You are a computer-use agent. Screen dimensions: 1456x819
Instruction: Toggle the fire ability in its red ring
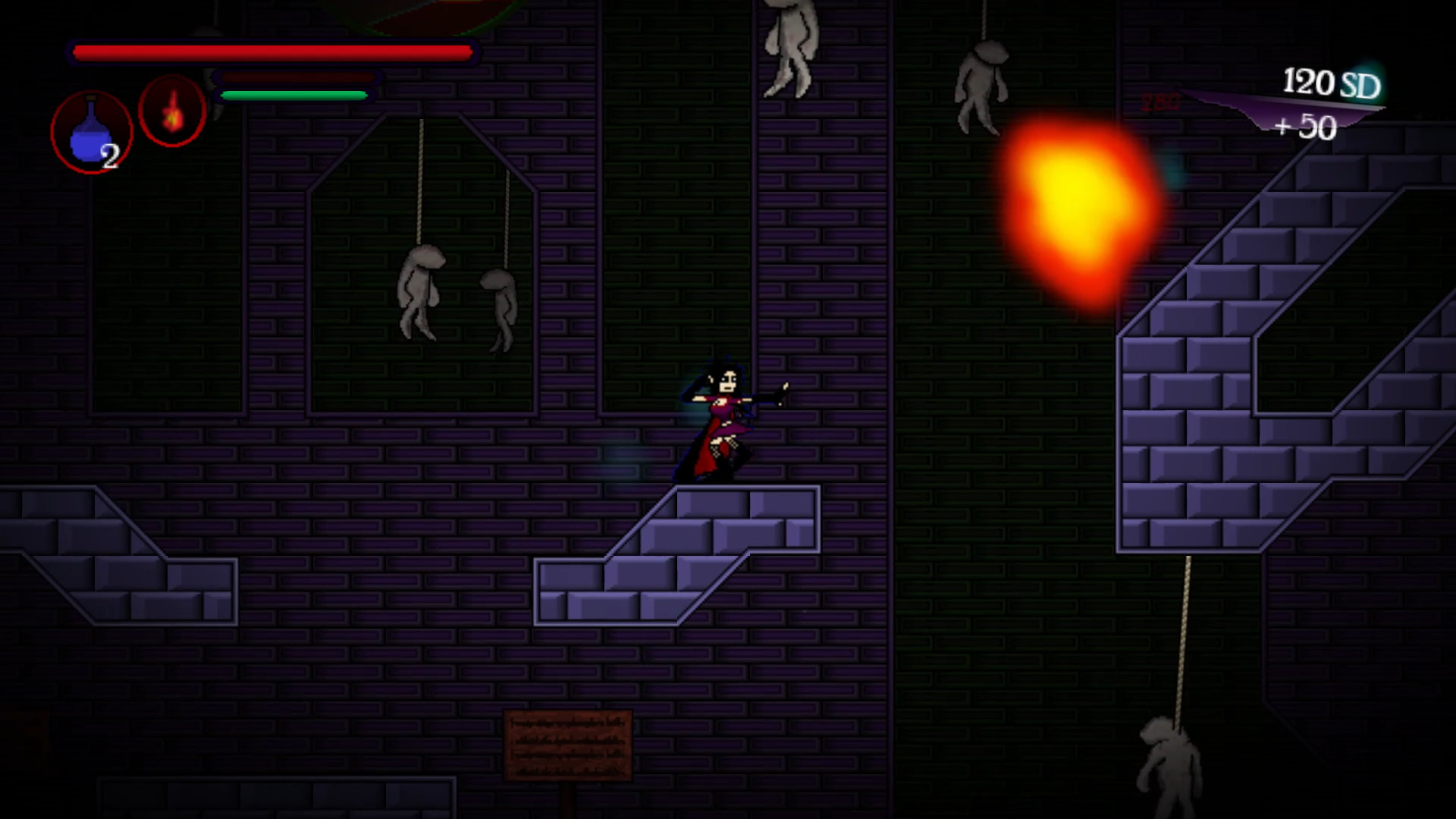pos(173,111)
